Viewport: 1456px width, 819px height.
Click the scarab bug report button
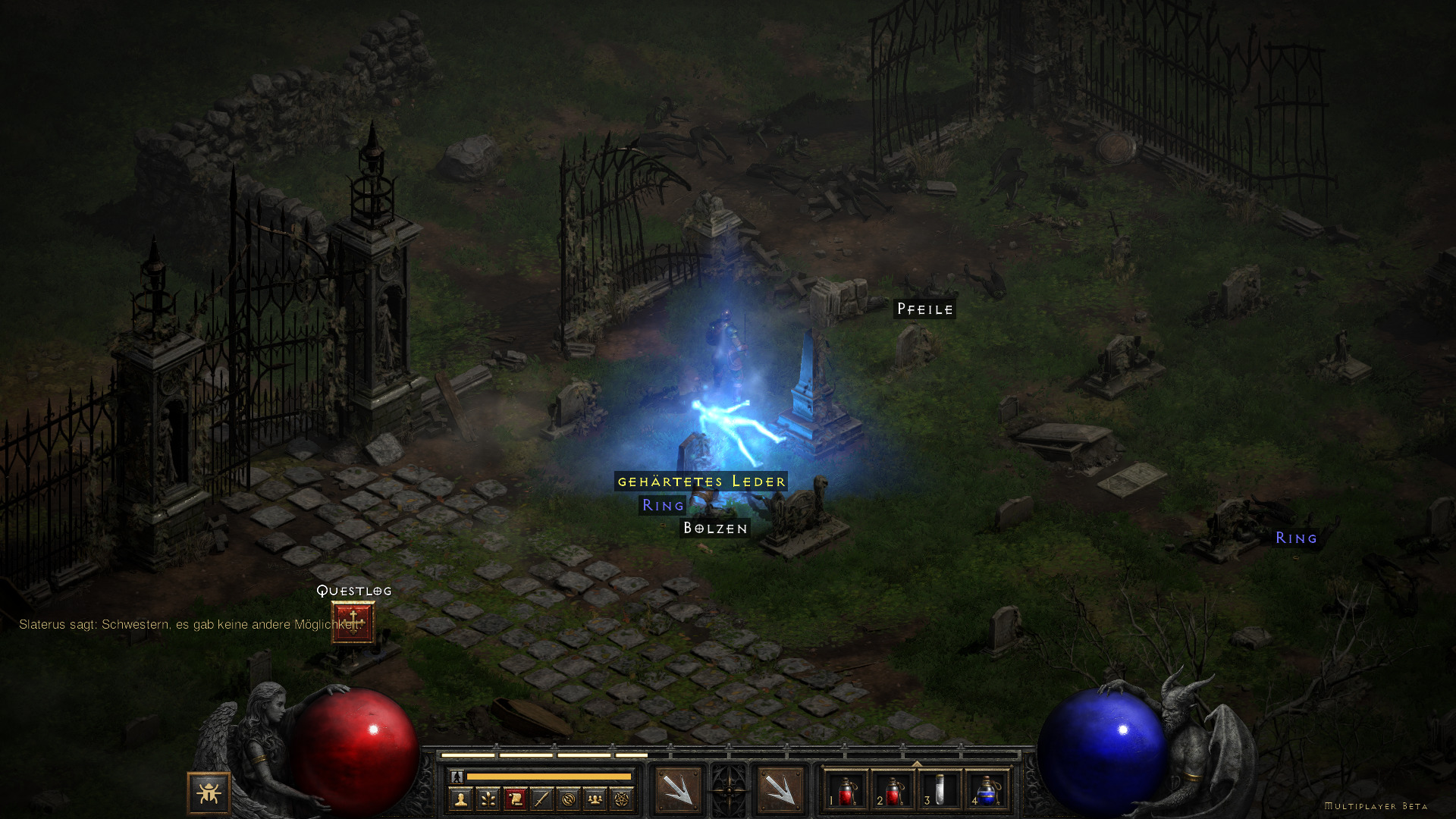pos(209,793)
